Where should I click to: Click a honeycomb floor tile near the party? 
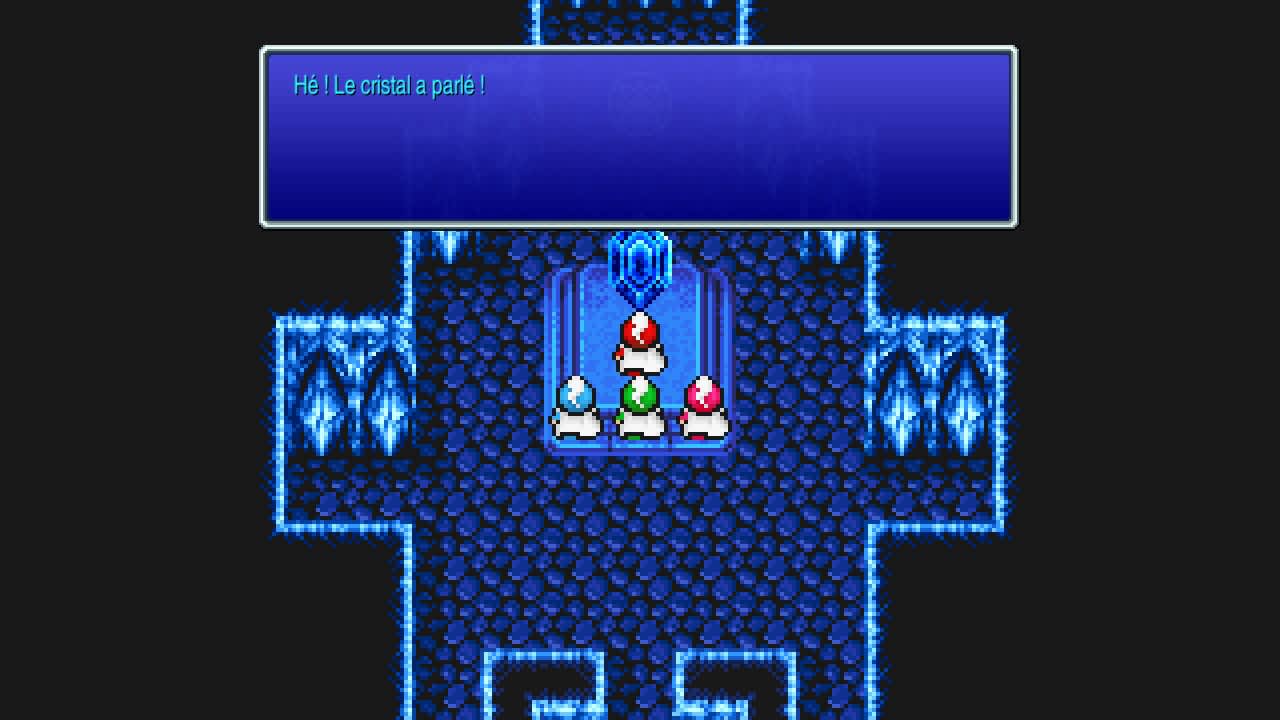pyautogui.click(x=640, y=490)
